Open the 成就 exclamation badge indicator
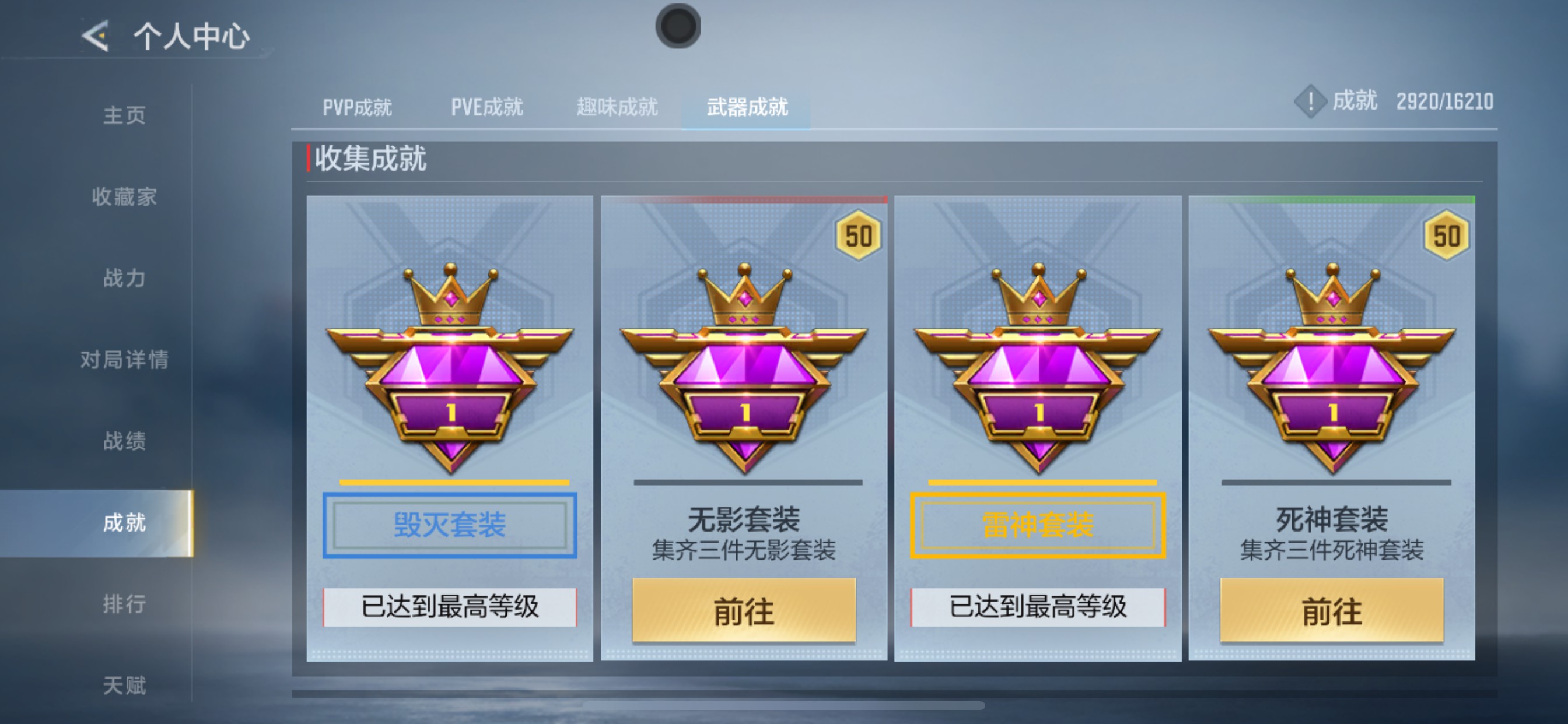This screenshot has height=724, width=1568. click(x=1310, y=102)
